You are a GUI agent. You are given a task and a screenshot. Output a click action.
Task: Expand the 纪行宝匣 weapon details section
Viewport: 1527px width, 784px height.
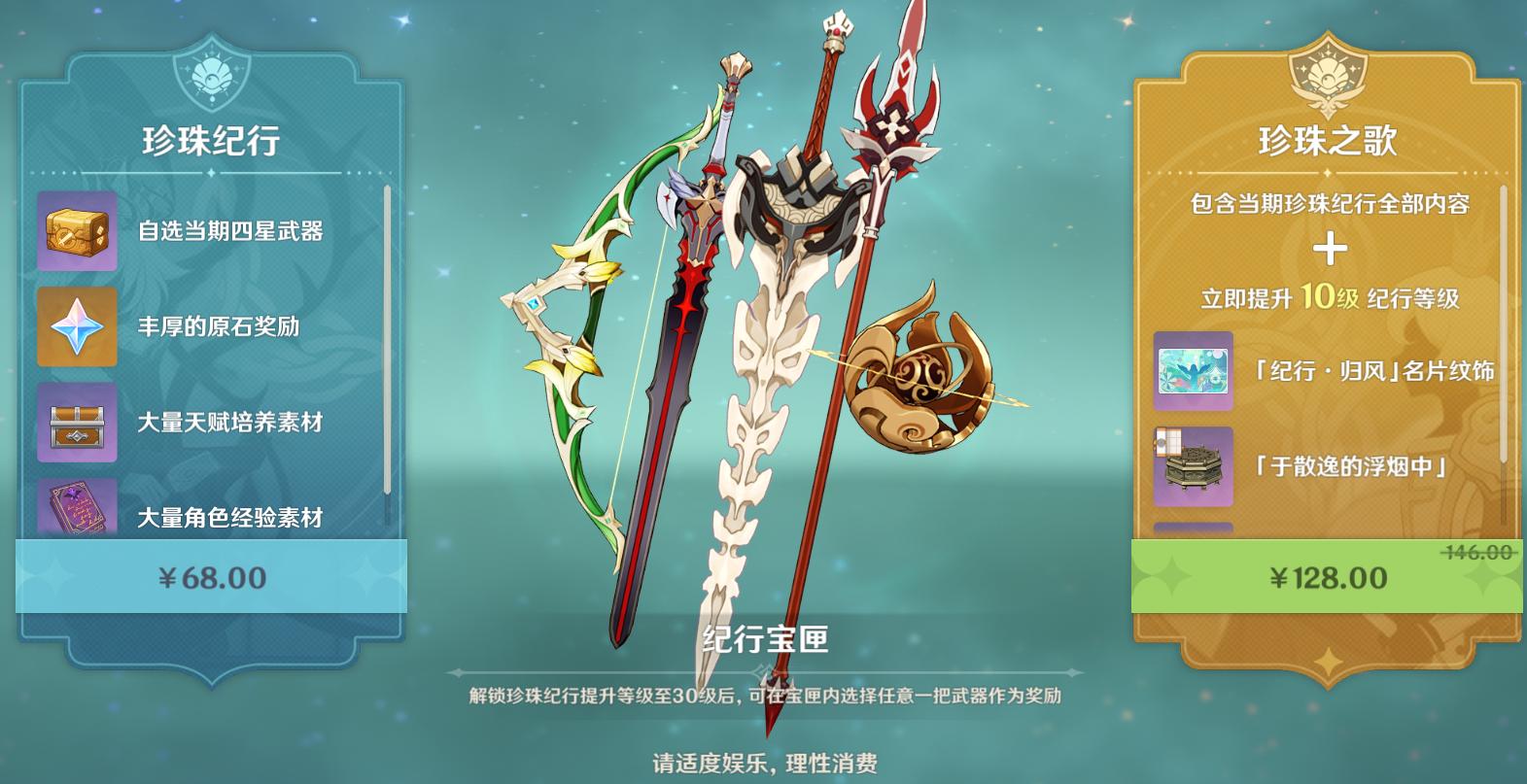[x=765, y=640]
